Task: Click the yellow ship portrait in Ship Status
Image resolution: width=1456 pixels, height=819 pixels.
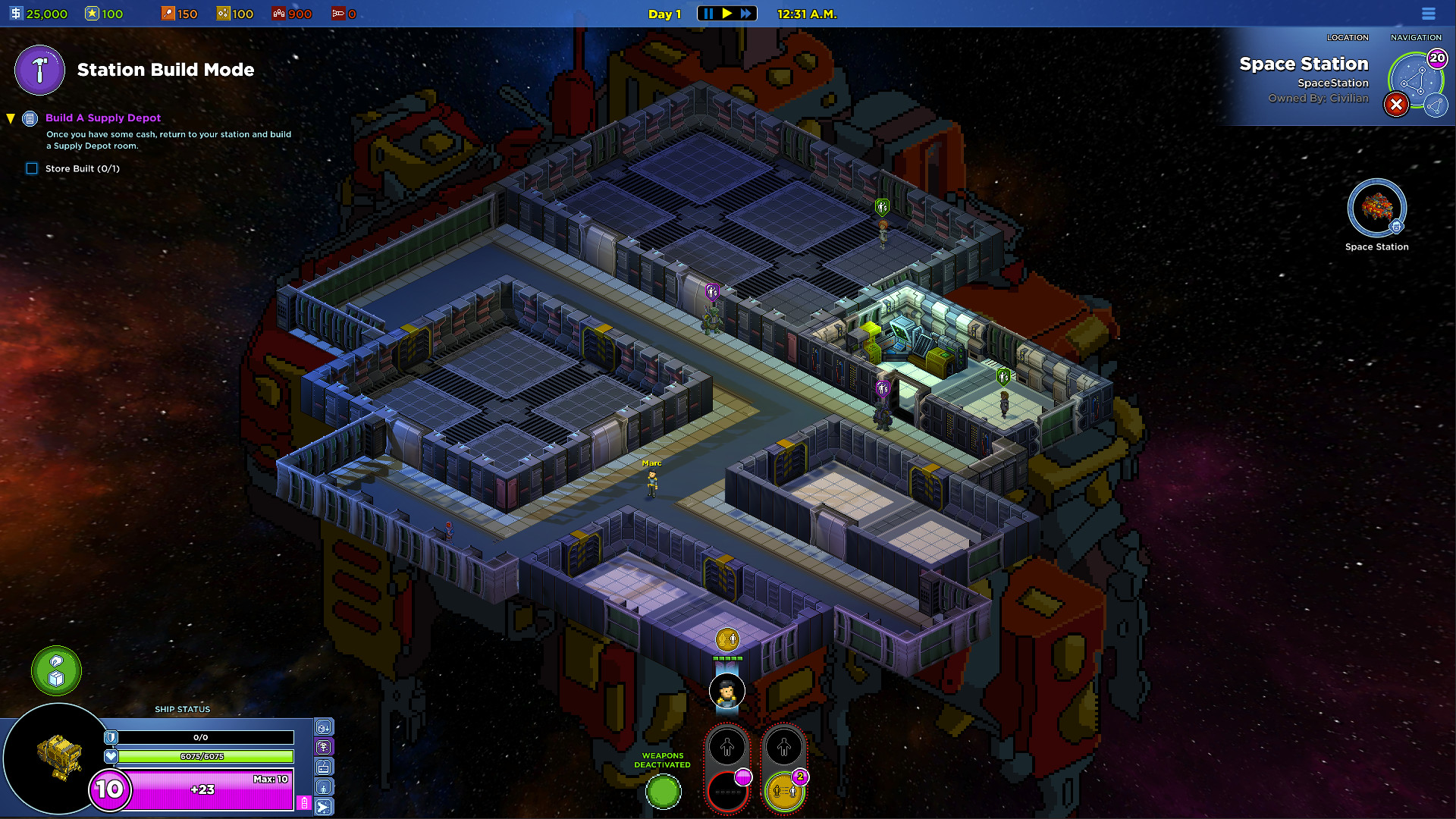Action: tap(58, 758)
